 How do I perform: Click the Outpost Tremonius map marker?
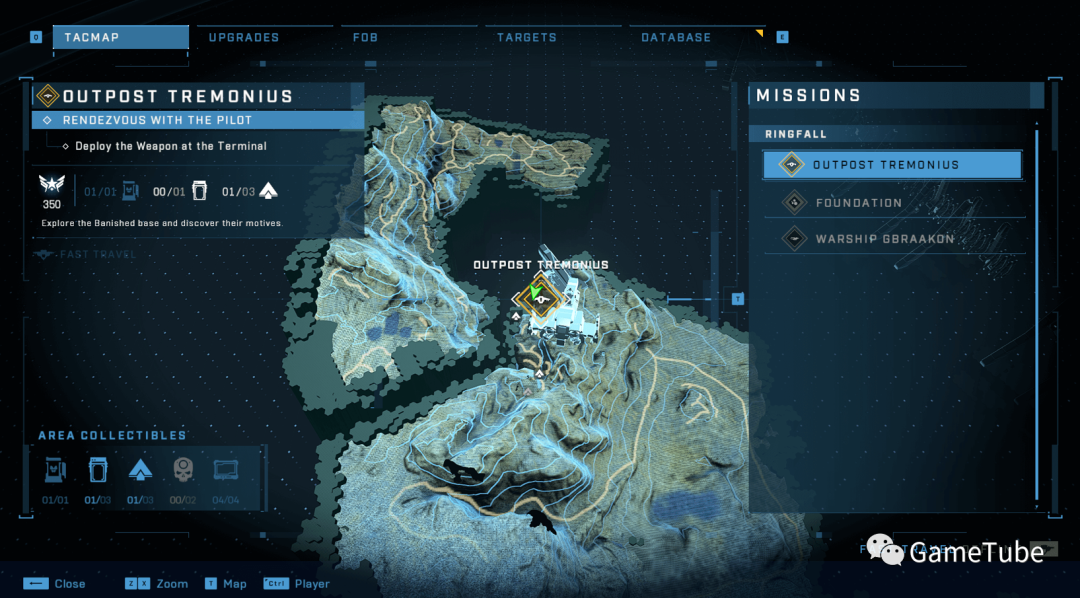[540, 297]
